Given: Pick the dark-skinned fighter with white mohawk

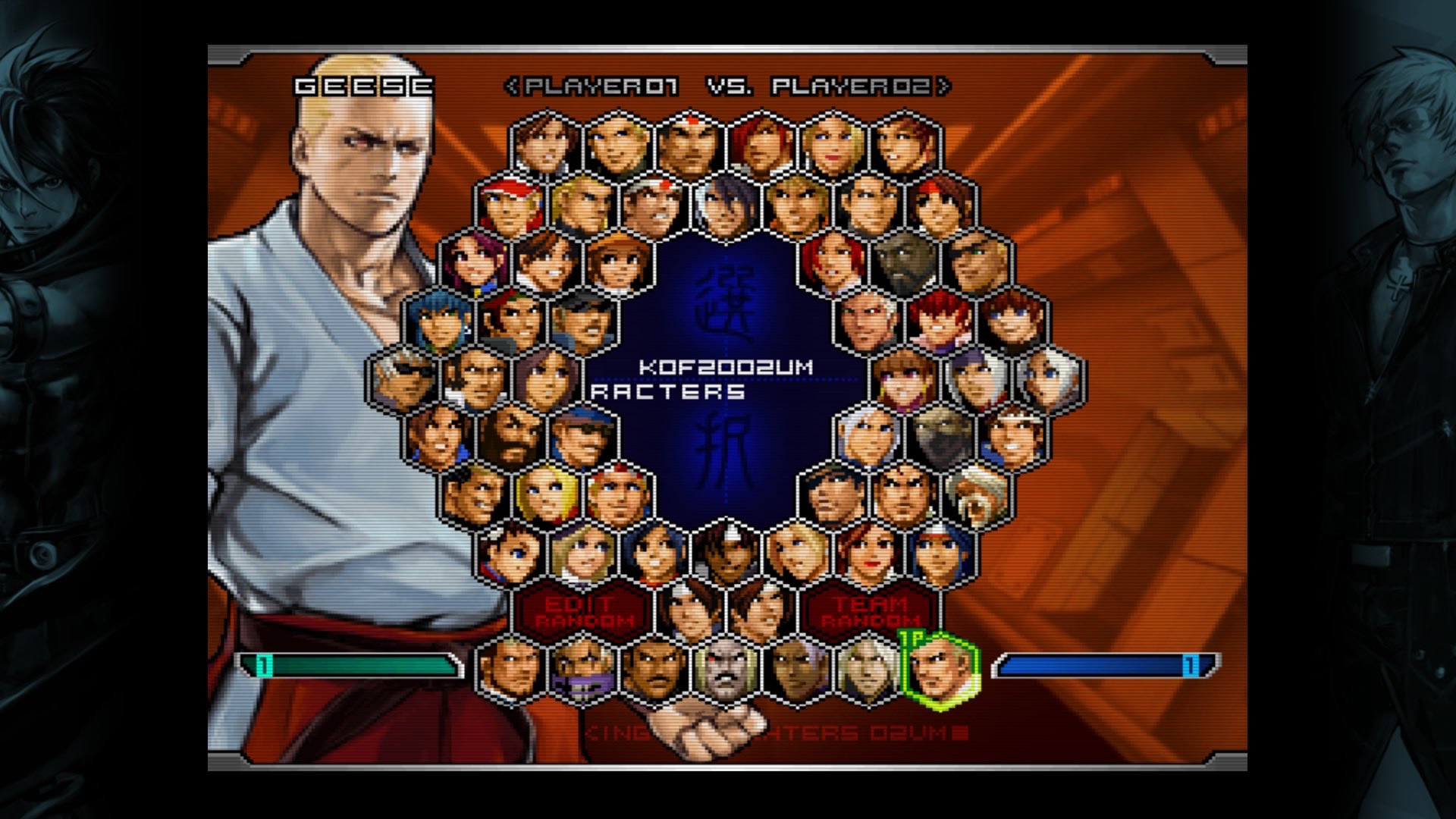Looking at the screenshot, I should 796,670.
